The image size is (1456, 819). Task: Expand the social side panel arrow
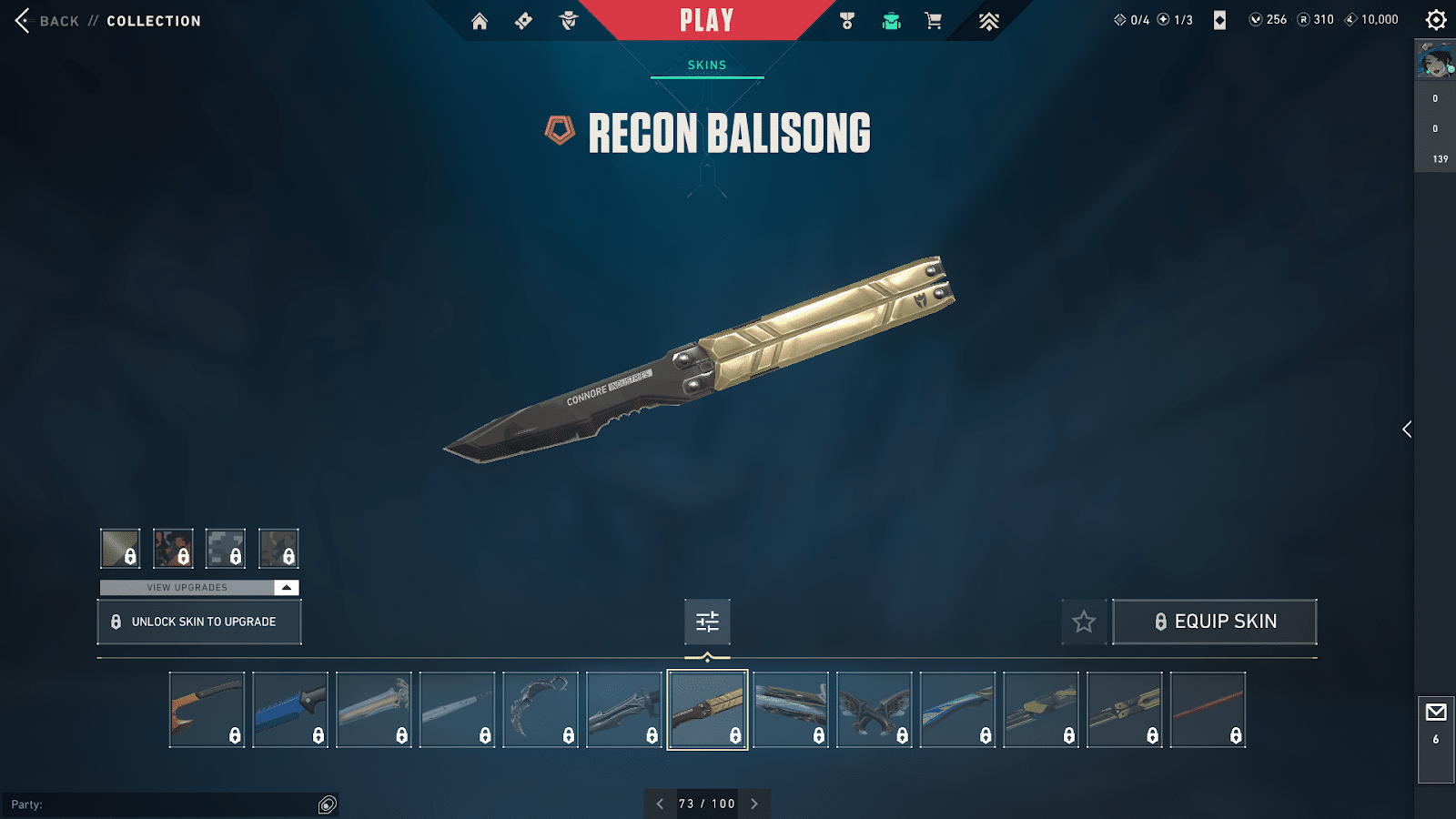1407,430
